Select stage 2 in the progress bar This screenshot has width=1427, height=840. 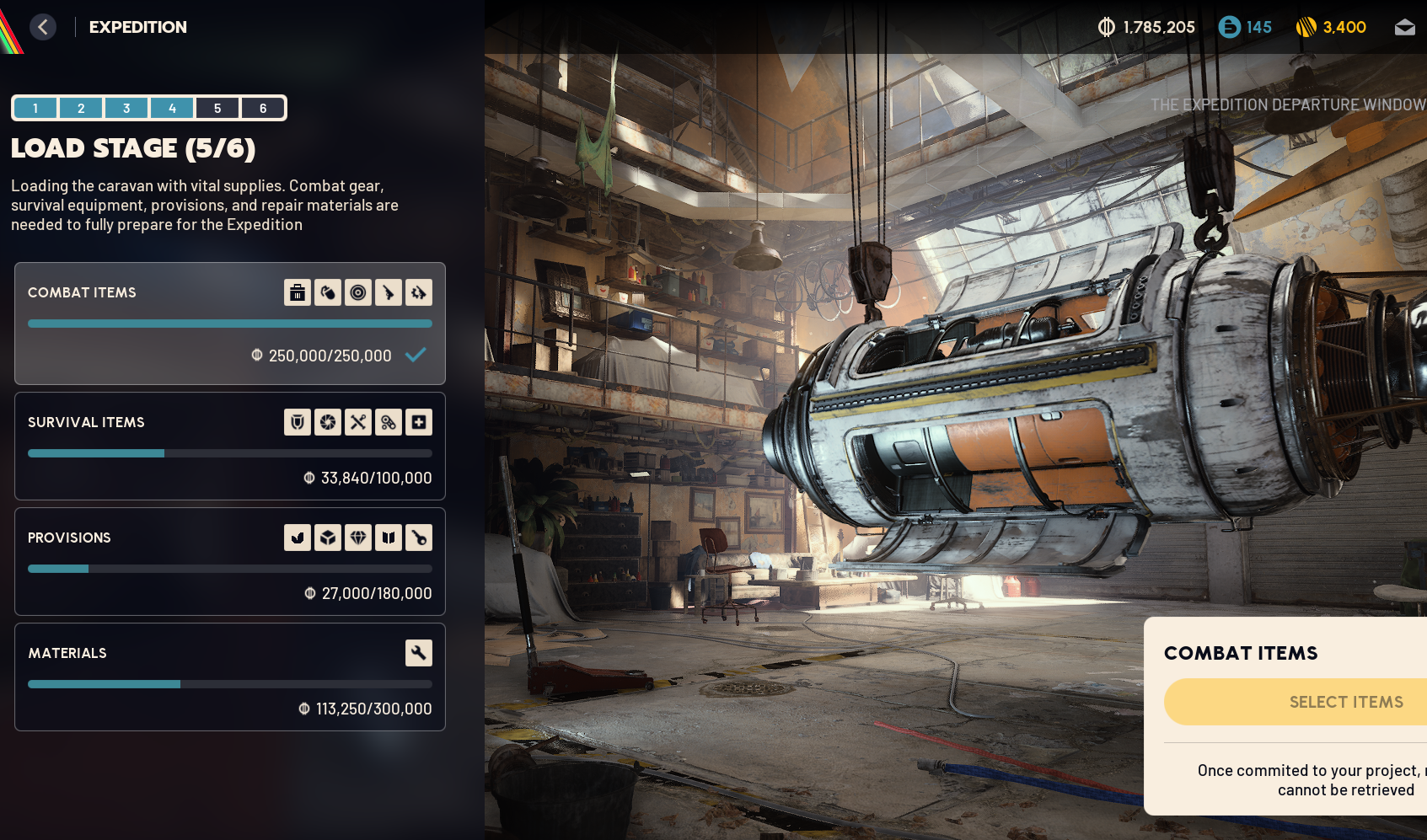[81, 108]
